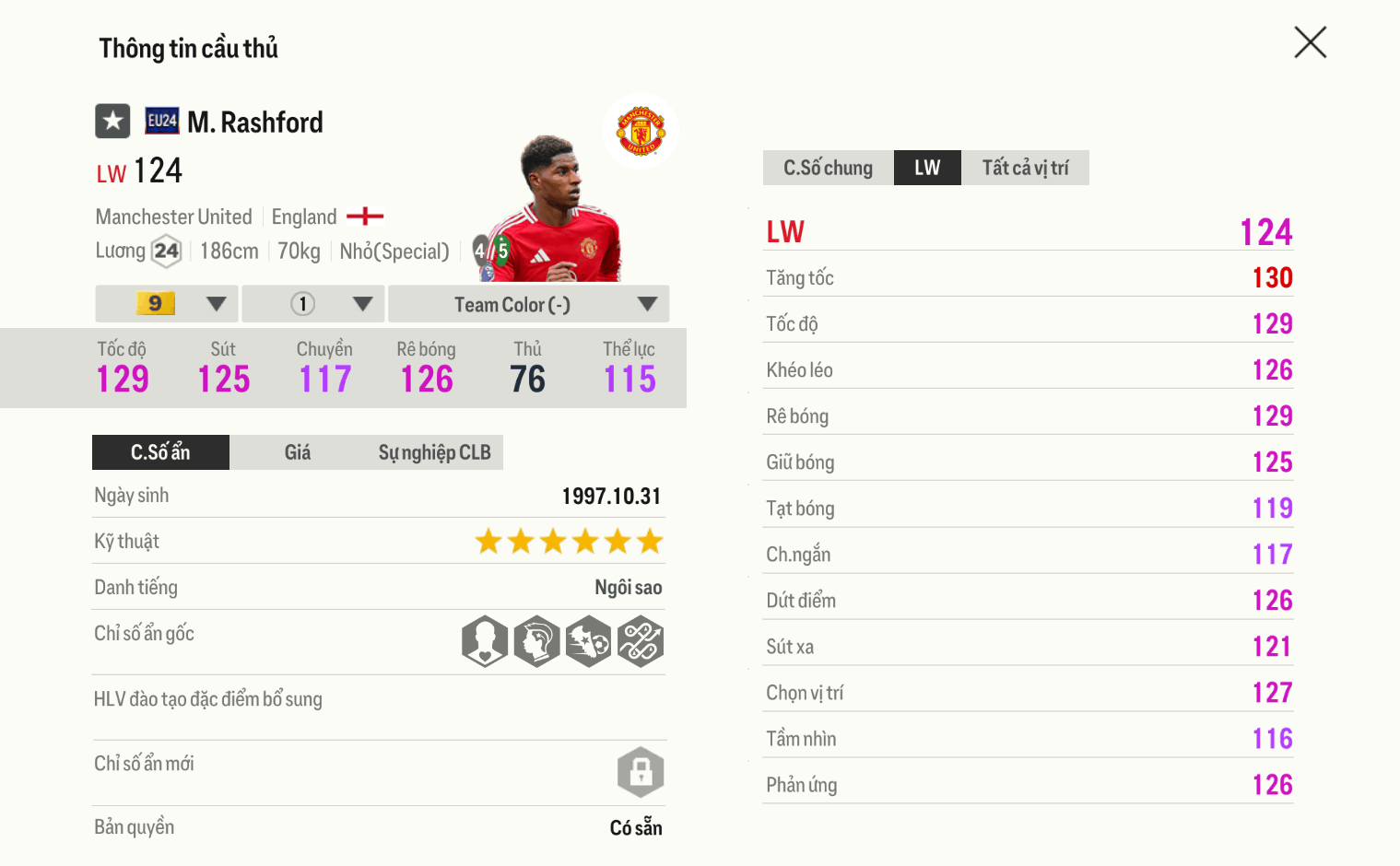
Task: Open the crossing-arrows hidden-stat icon
Action: (x=641, y=641)
